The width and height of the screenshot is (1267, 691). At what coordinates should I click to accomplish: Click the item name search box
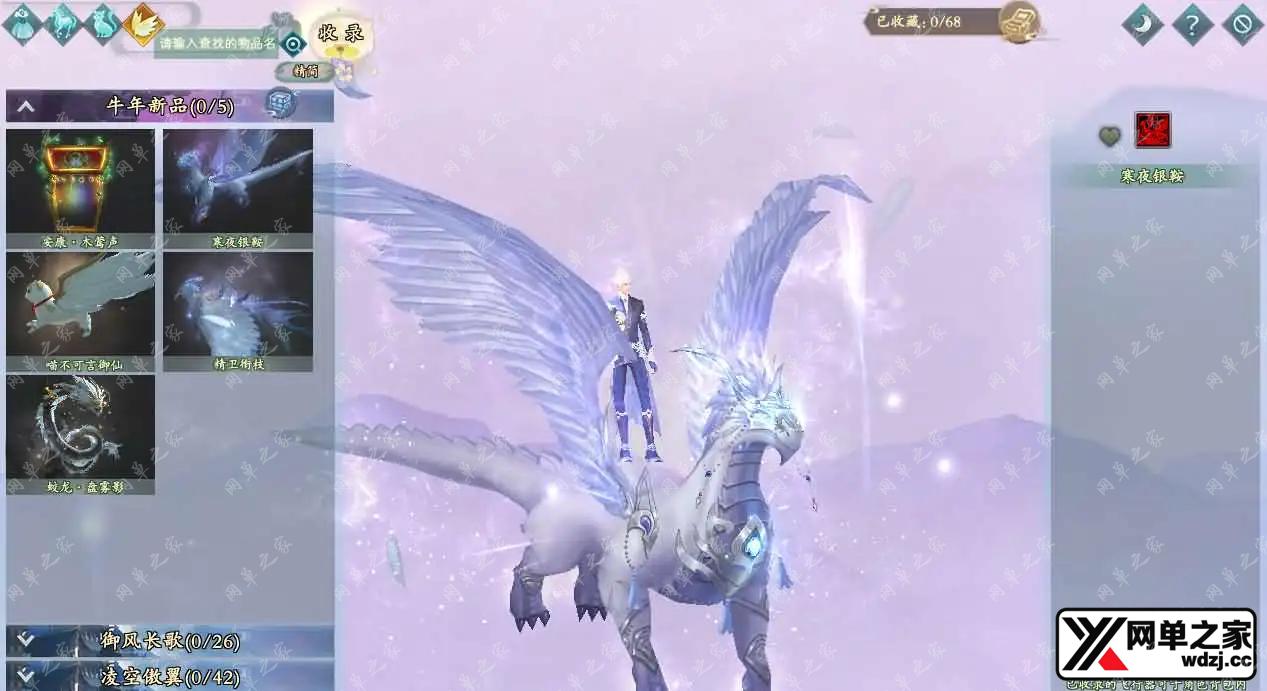click(x=216, y=44)
